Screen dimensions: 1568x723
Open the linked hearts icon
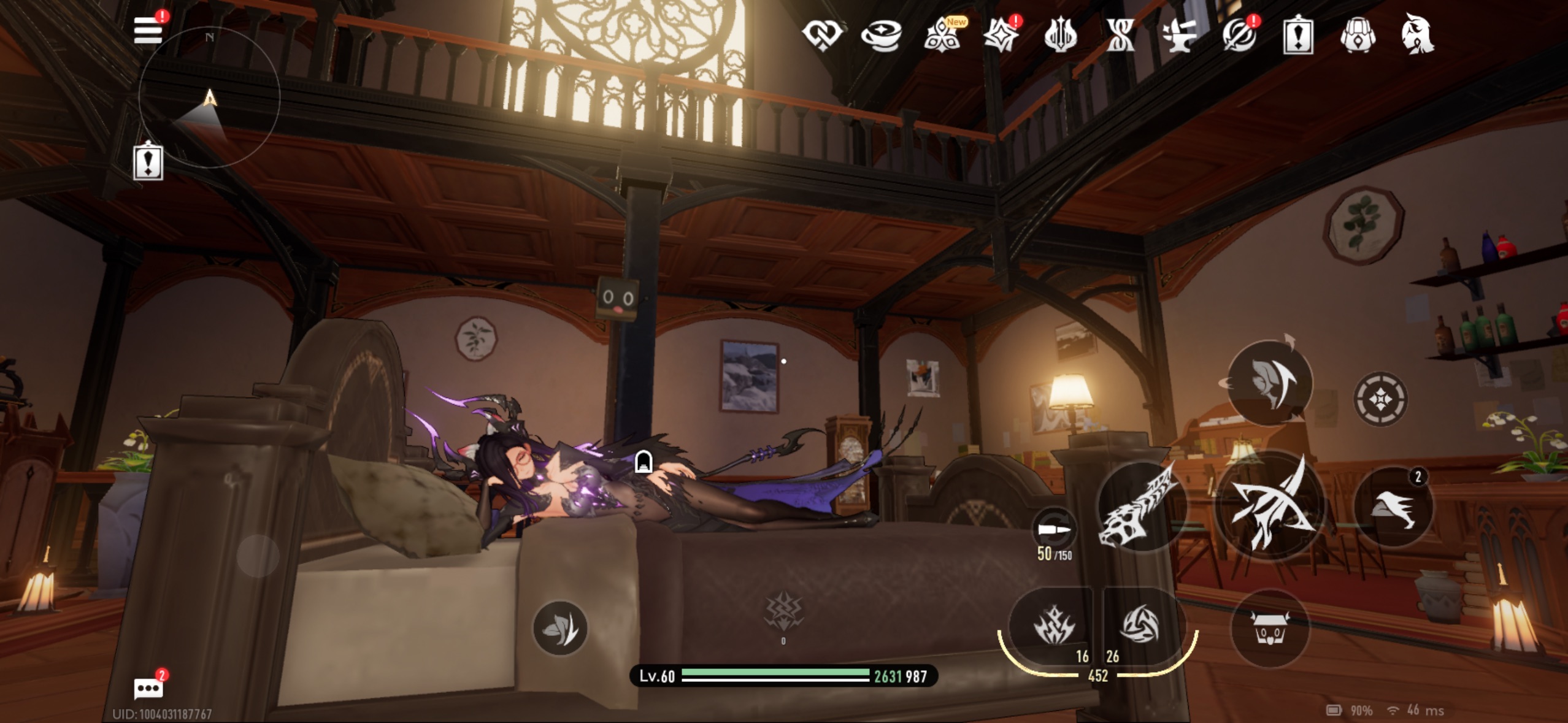coord(822,34)
